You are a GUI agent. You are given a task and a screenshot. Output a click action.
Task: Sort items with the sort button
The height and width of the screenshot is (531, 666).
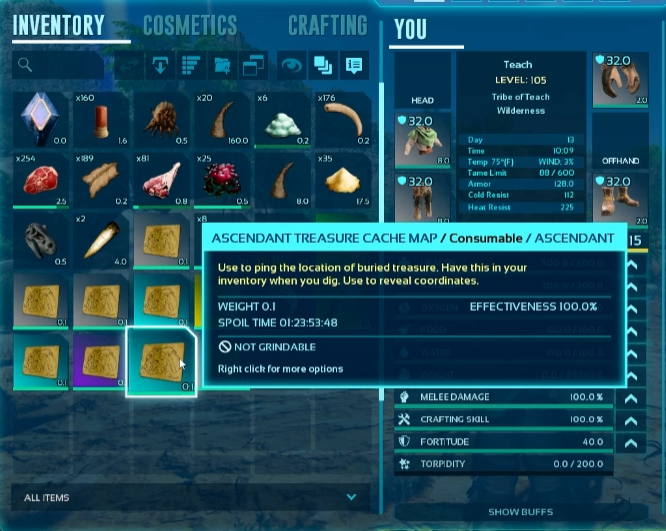pos(190,66)
